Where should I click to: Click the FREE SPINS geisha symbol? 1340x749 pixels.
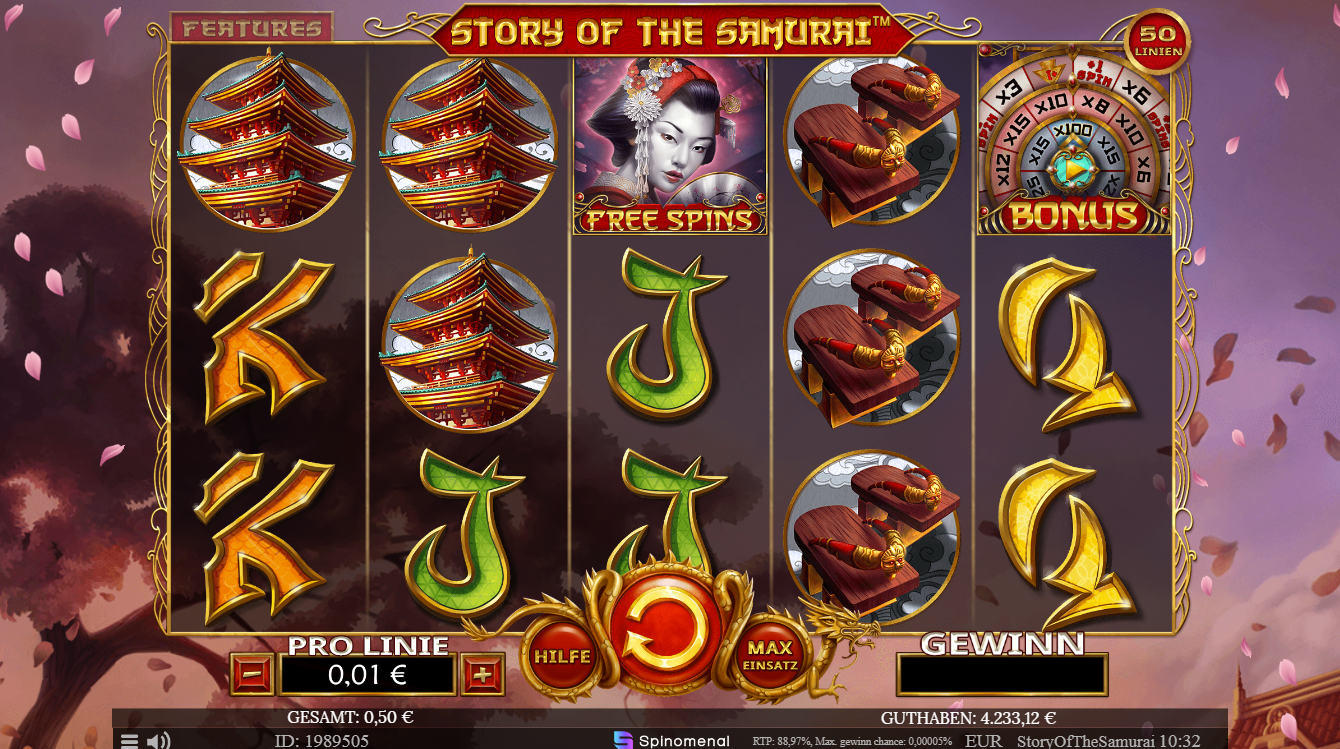[x=668, y=145]
